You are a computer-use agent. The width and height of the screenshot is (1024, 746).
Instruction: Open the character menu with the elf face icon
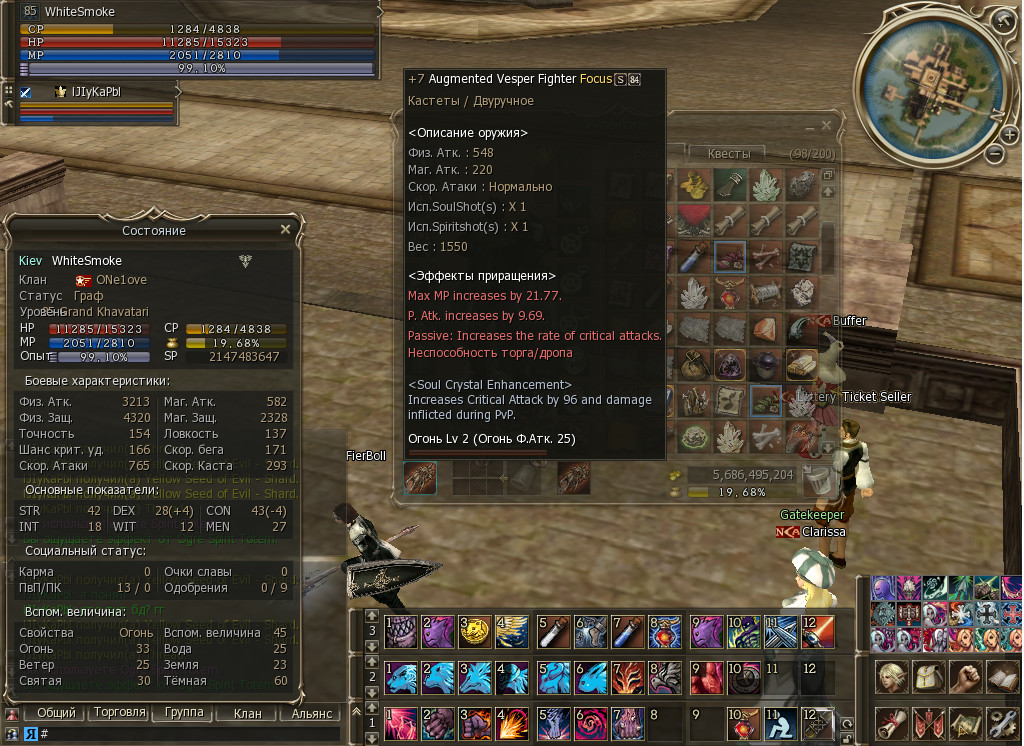892,677
